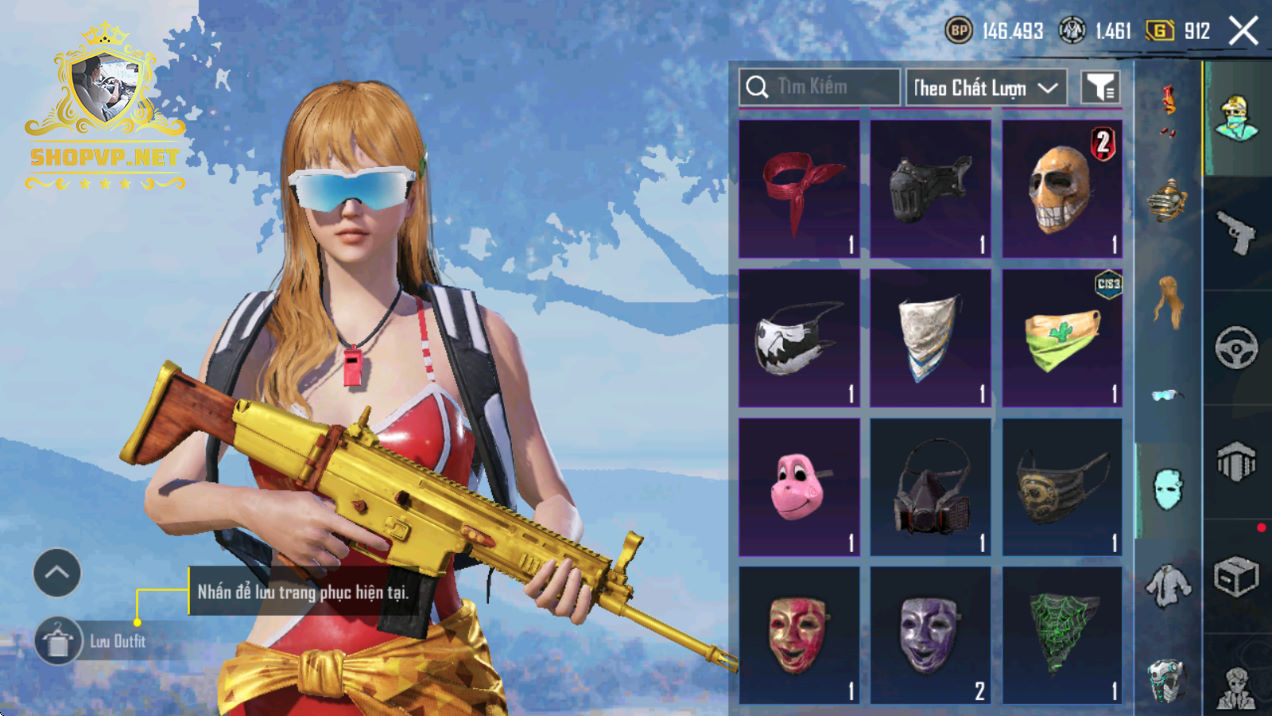Open the Theo Chất Lượng sort dropdown
This screenshot has width=1272, height=716.
pos(985,88)
